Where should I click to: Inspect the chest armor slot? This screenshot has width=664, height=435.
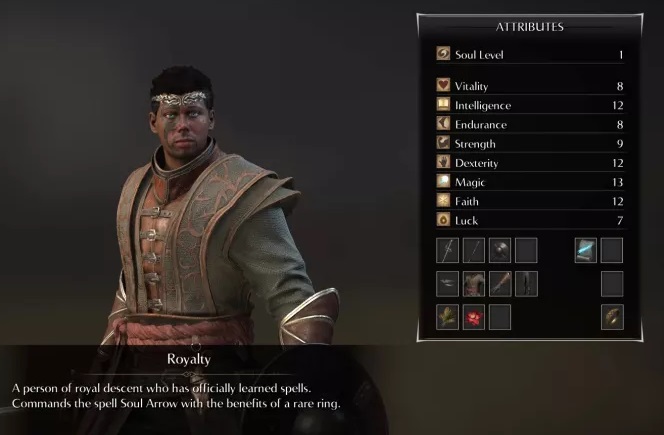tap(474, 284)
